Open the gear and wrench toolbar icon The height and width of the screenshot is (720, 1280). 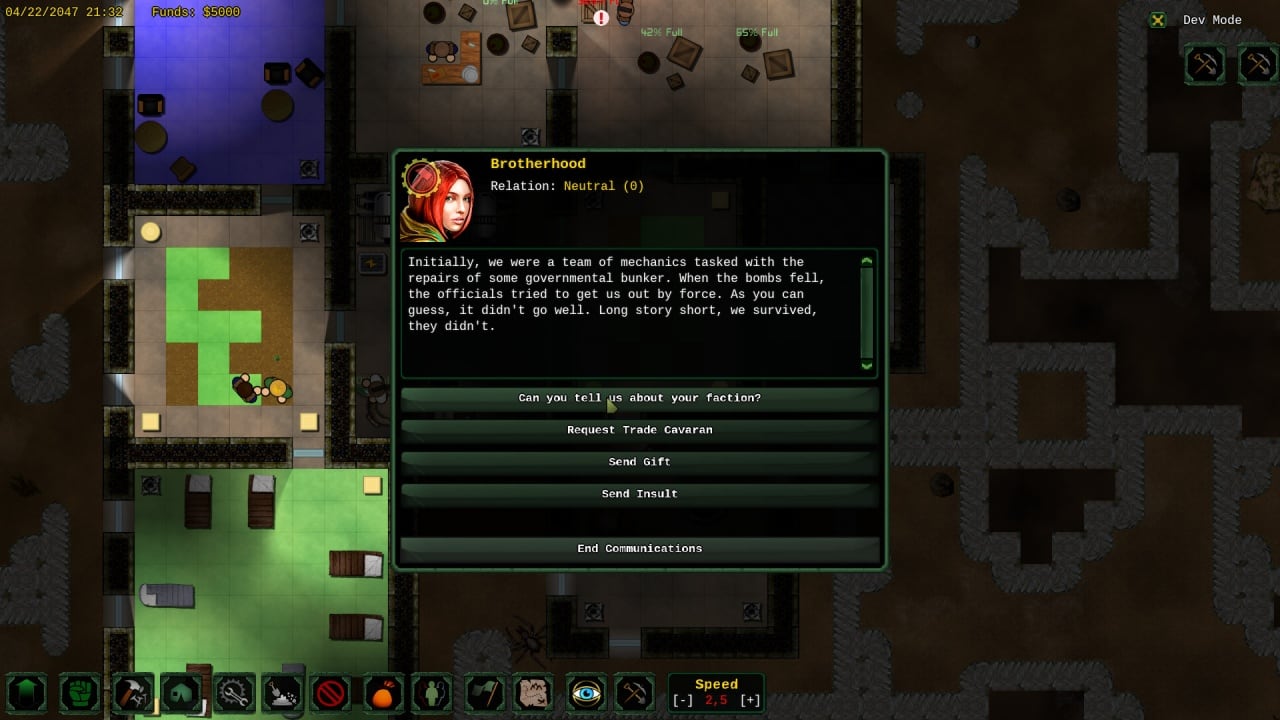point(234,693)
